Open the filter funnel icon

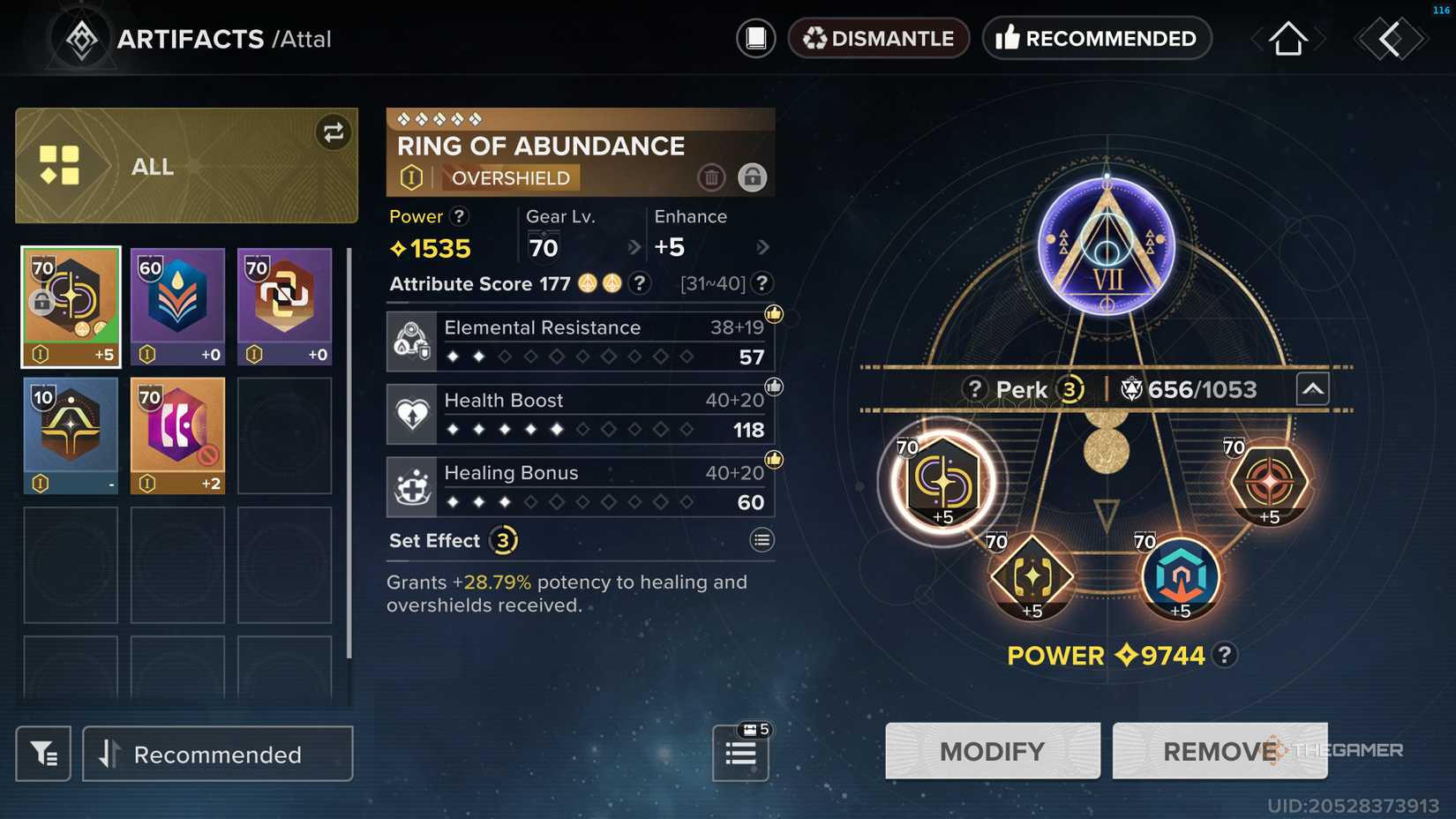tap(43, 754)
